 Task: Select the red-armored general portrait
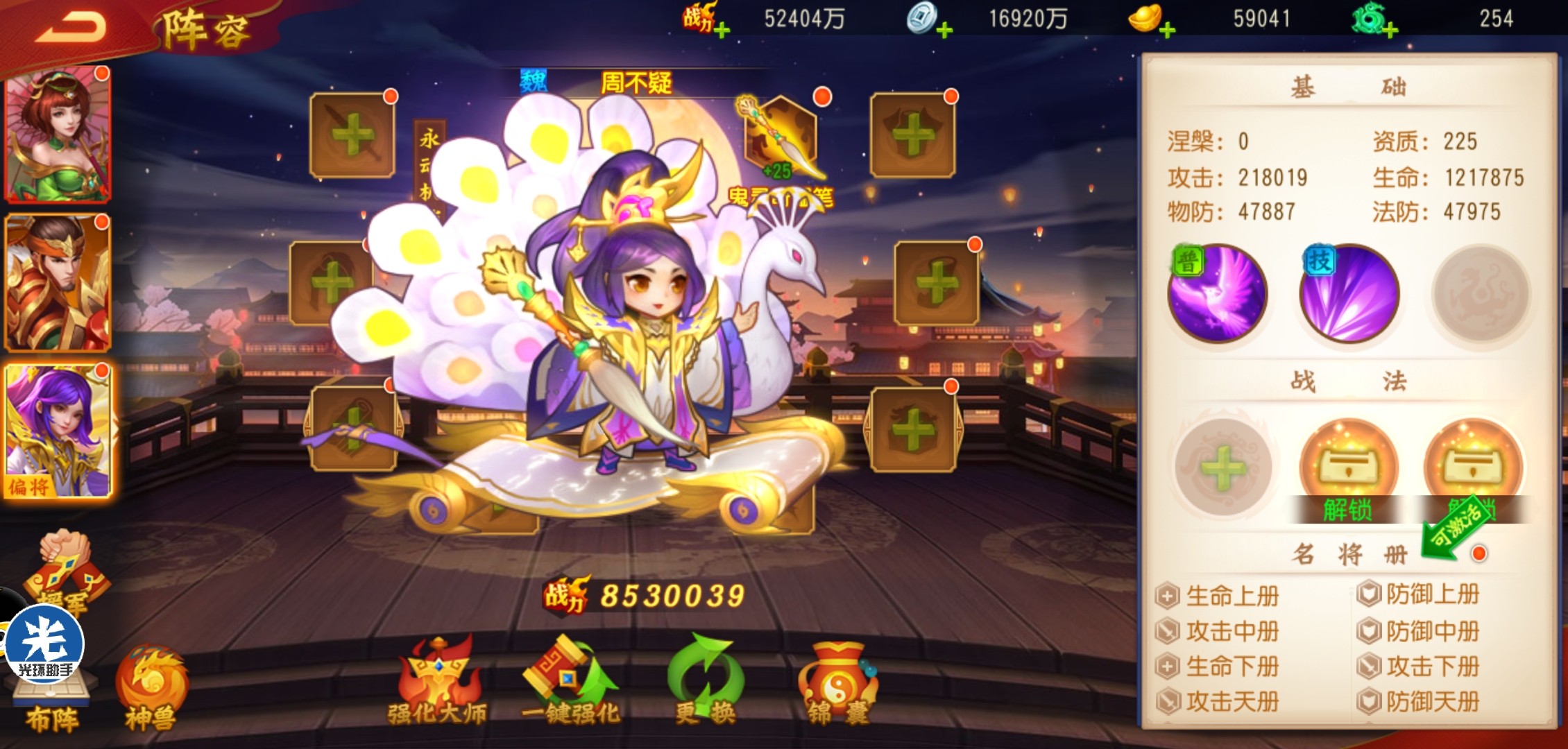click(58, 283)
